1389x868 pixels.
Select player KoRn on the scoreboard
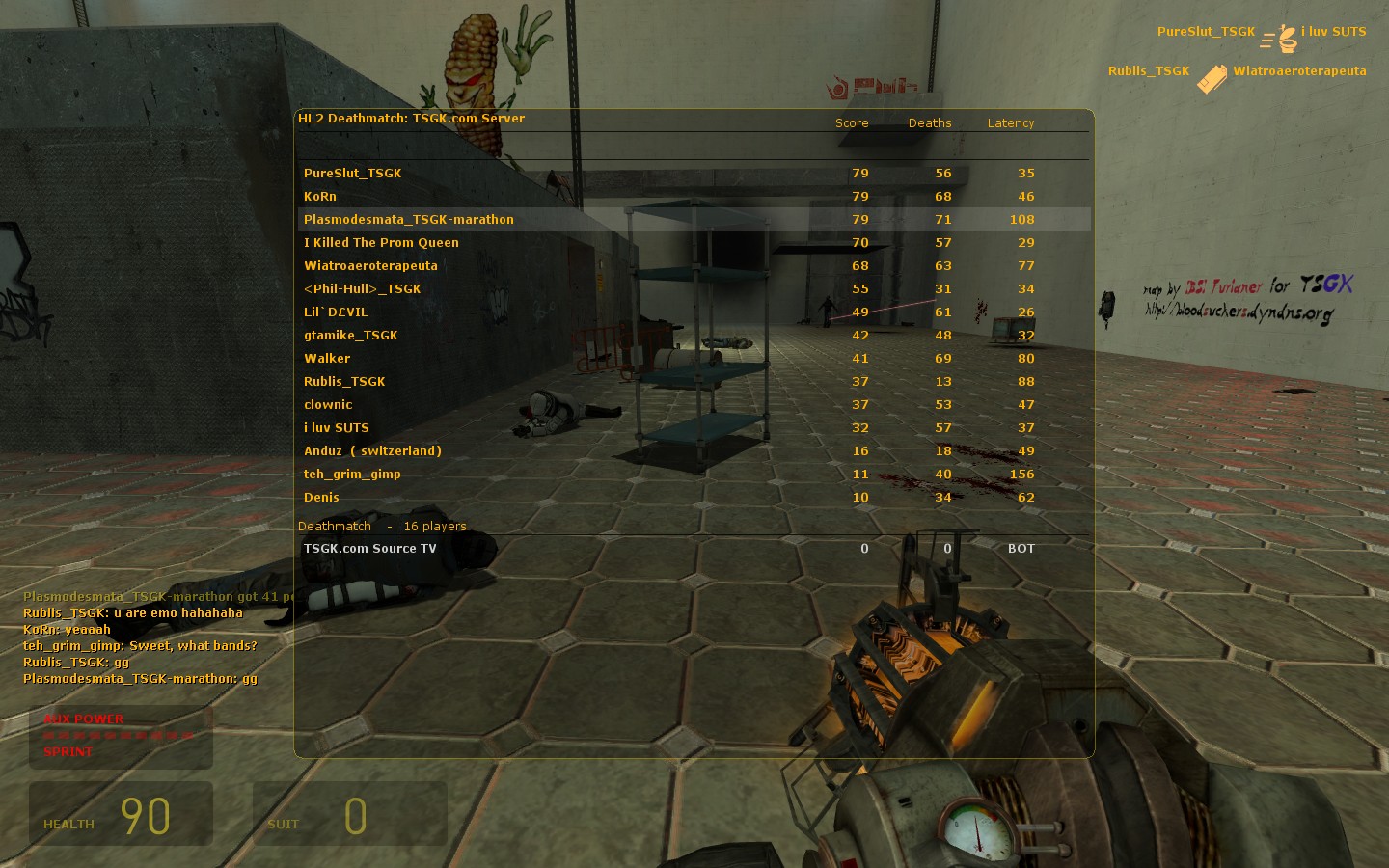pos(319,196)
